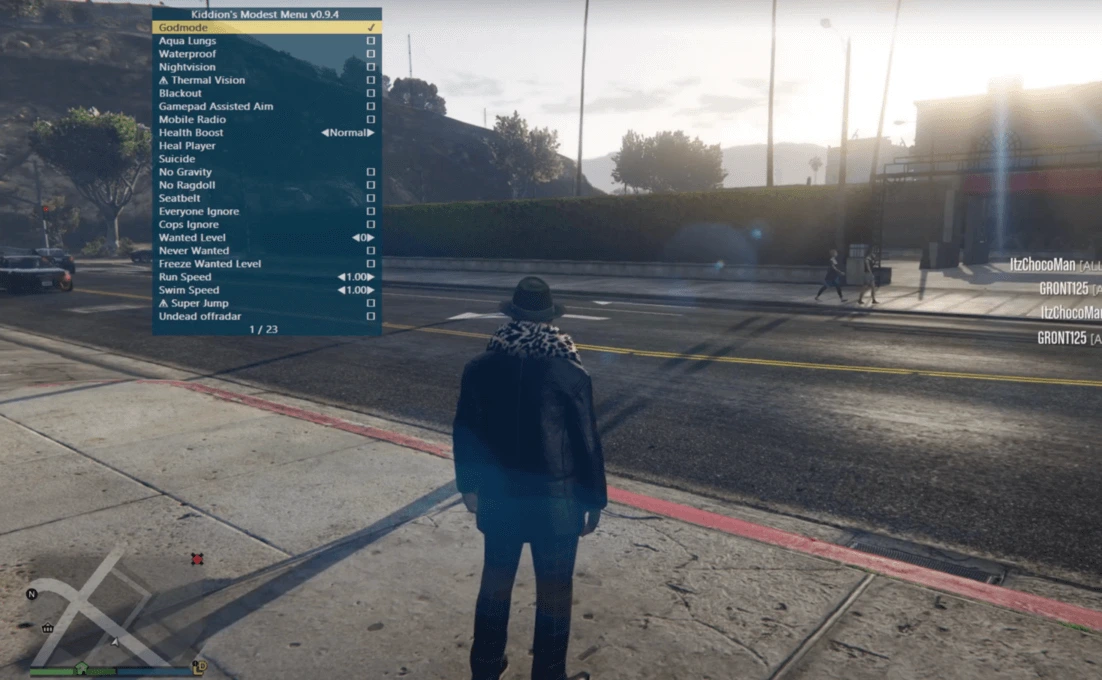
Task: Check the Everyone Ignore box
Action: (x=370, y=212)
